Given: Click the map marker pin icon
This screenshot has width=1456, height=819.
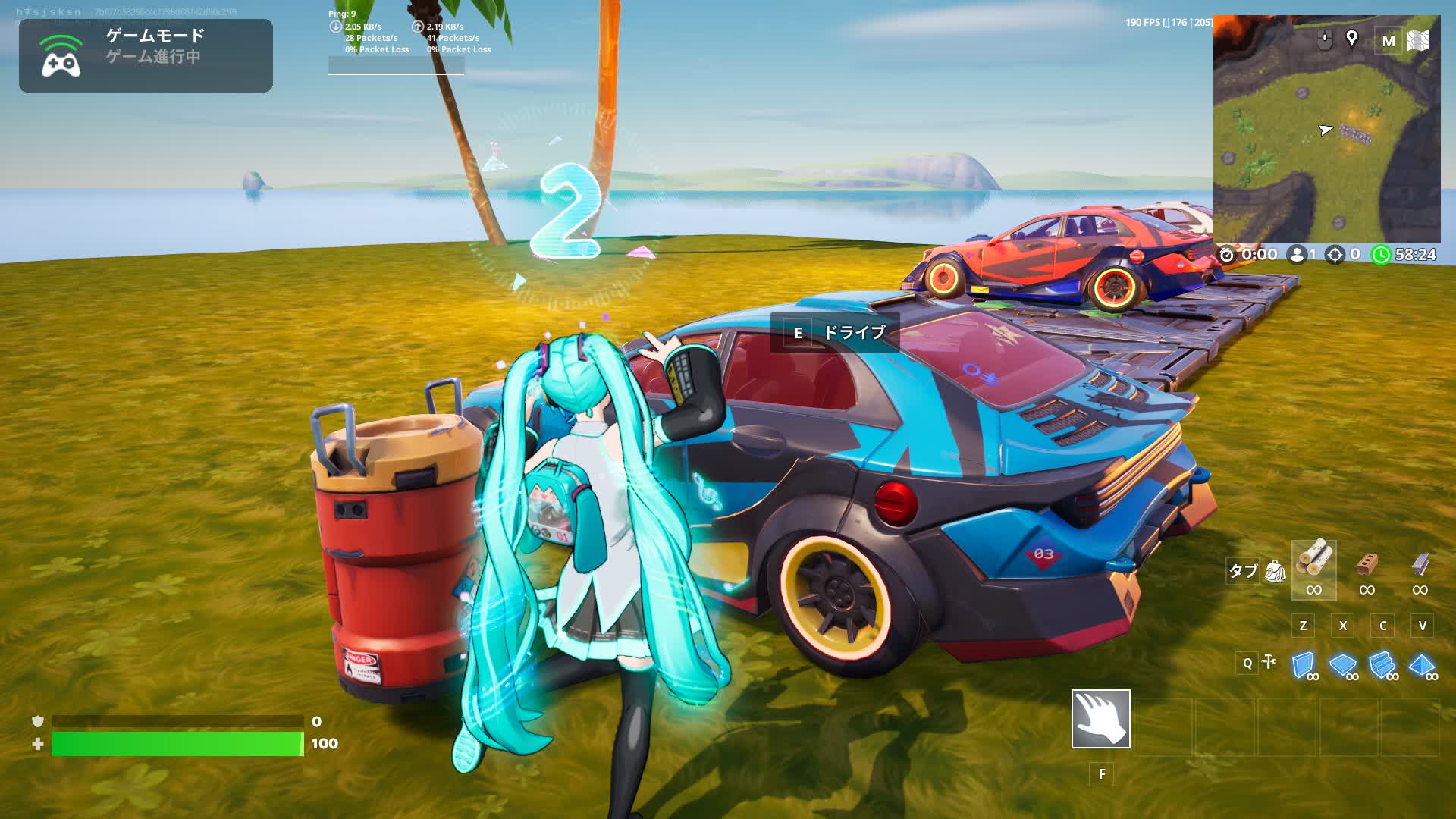Looking at the screenshot, I should click(1351, 39).
